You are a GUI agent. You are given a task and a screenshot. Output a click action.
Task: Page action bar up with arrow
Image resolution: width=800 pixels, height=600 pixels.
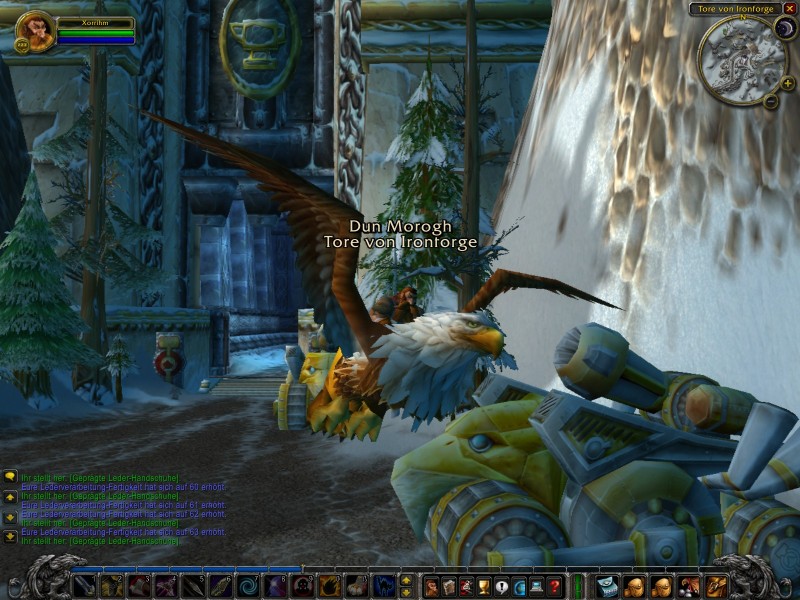click(x=406, y=580)
